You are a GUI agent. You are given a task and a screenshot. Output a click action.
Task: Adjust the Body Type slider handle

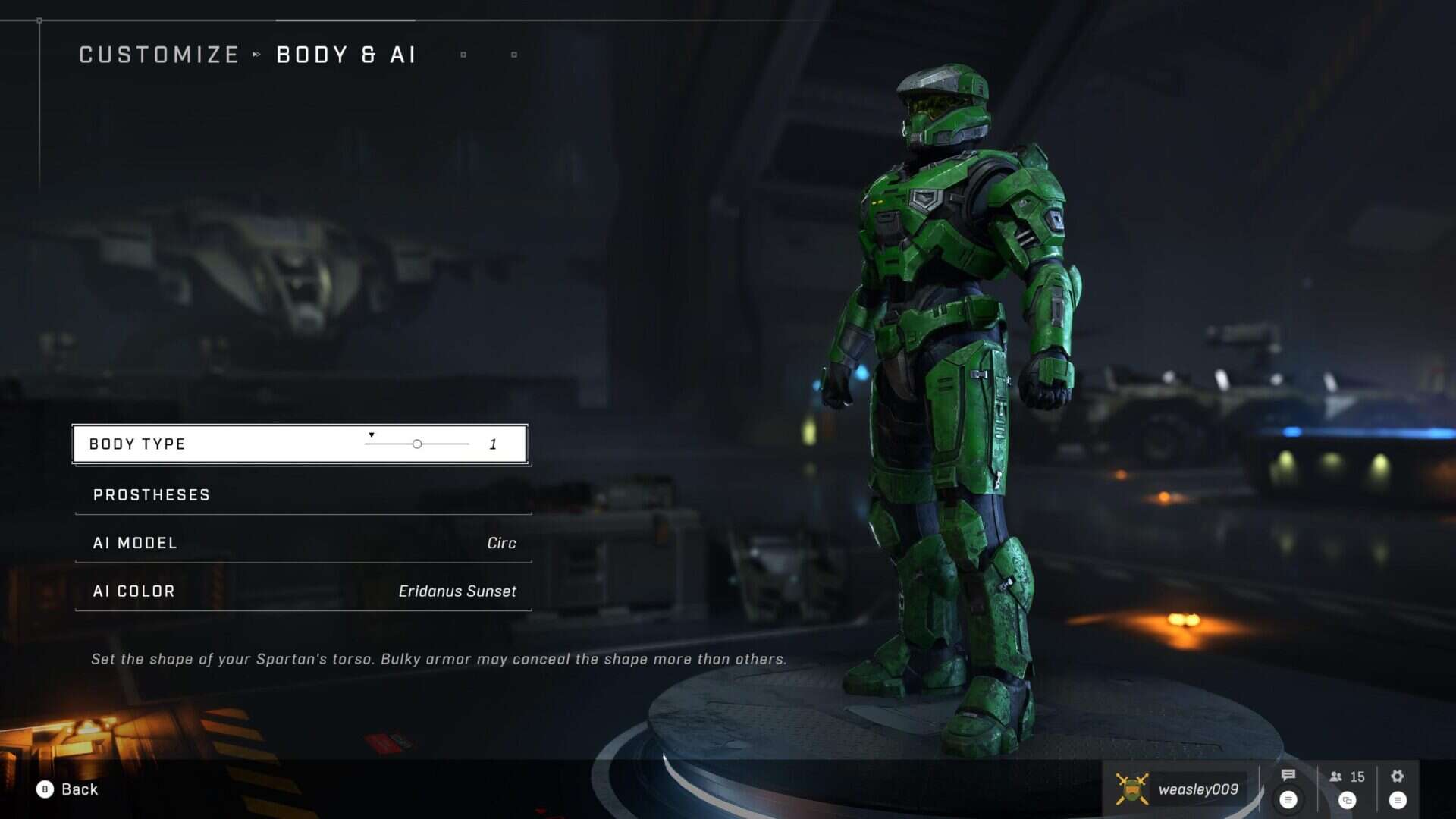point(416,444)
